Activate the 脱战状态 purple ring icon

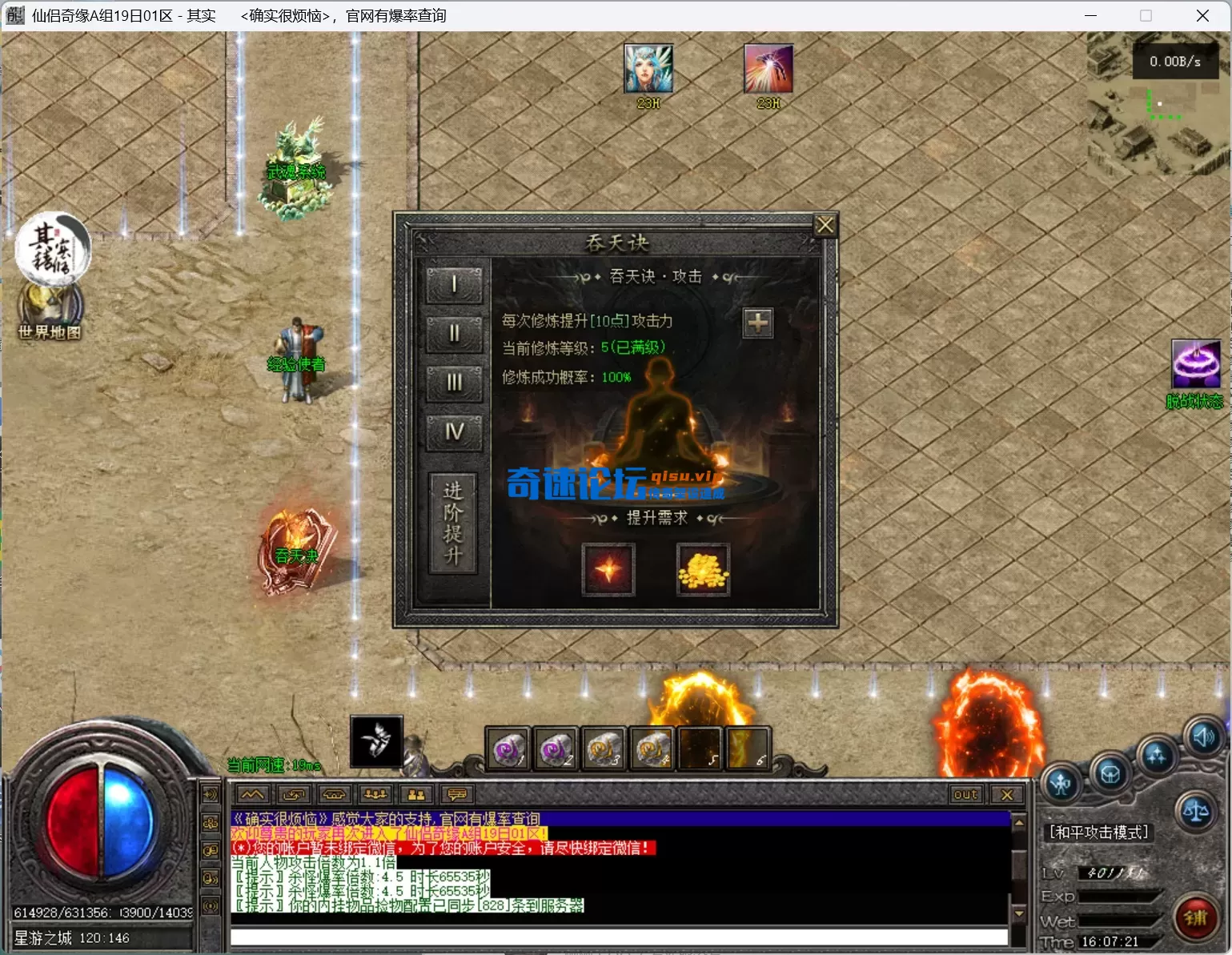pyautogui.click(x=1196, y=364)
